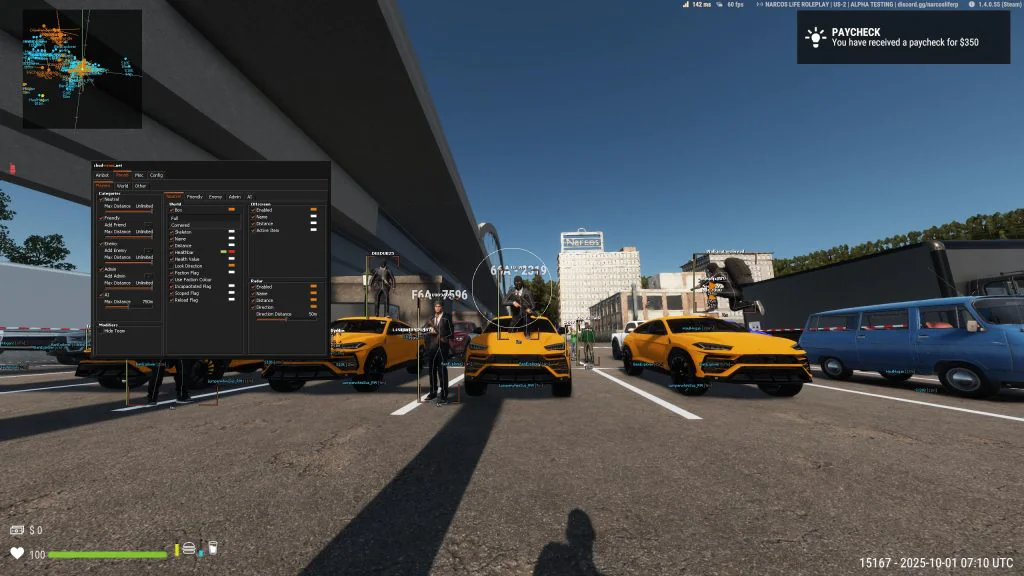Switch to the Admin tab
Viewport: 1024px width, 576px height.
coord(234,197)
